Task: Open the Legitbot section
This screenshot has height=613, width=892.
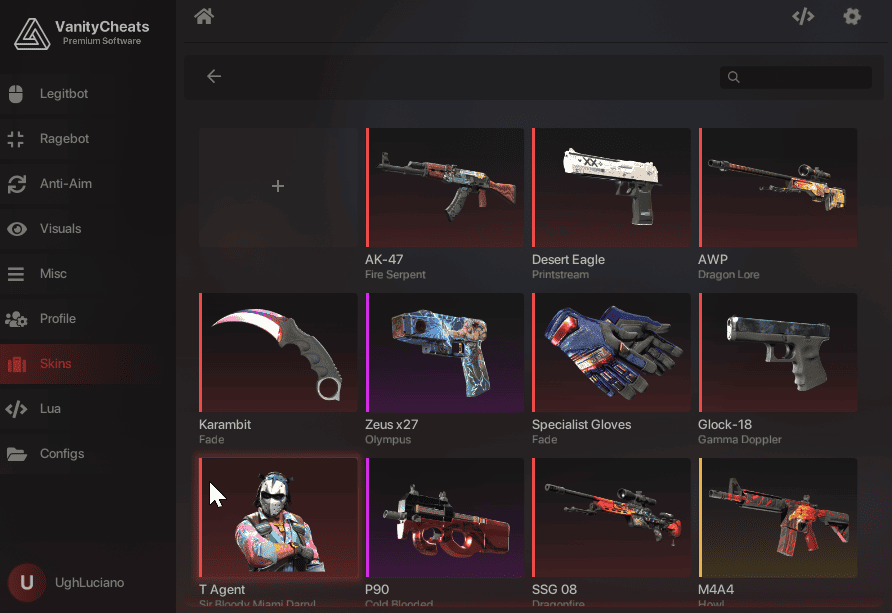Action: pyautogui.click(x=64, y=94)
